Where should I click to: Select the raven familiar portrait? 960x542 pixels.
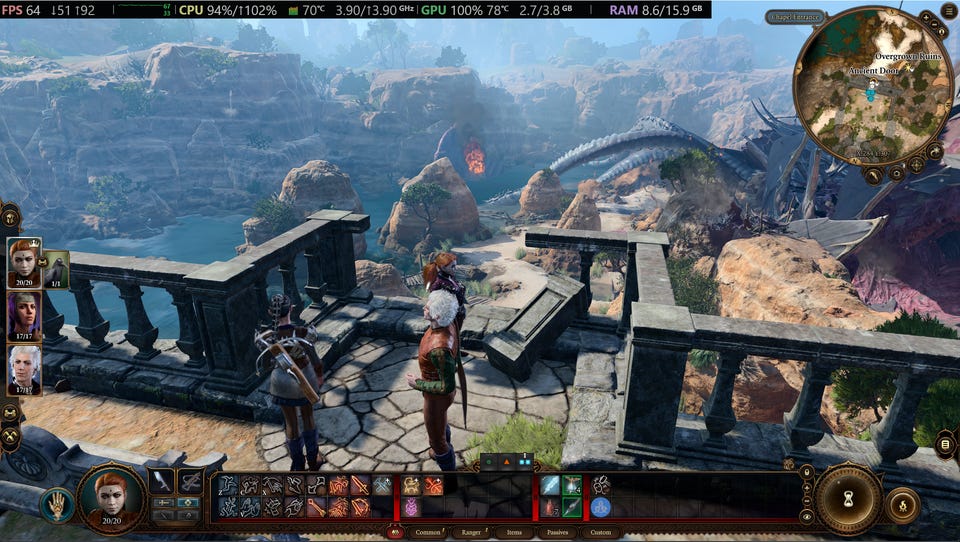pyautogui.click(x=56, y=267)
